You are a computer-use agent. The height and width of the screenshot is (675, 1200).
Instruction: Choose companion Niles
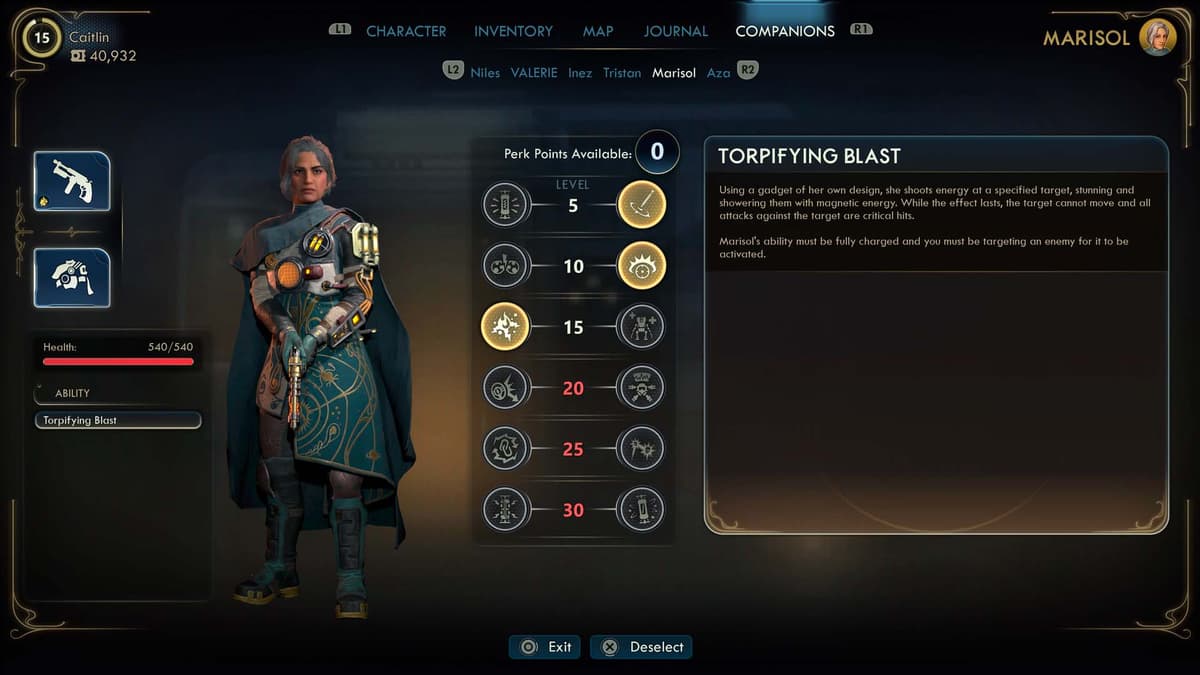[x=485, y=73]
